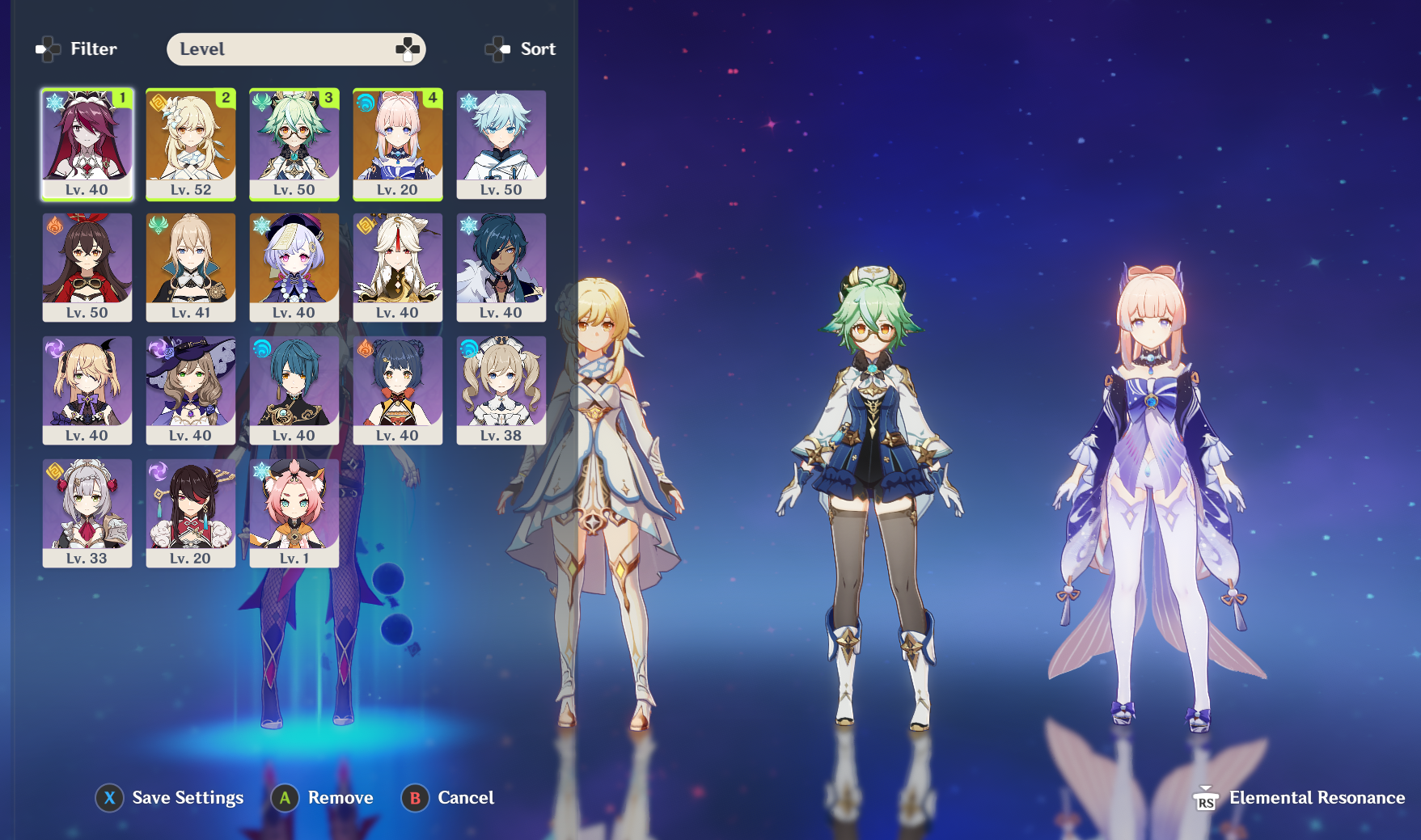Select Xiangling's Lv. 40 card
Image resolution: width=1421 pixels, height=840 pixels.
point(398,390)
